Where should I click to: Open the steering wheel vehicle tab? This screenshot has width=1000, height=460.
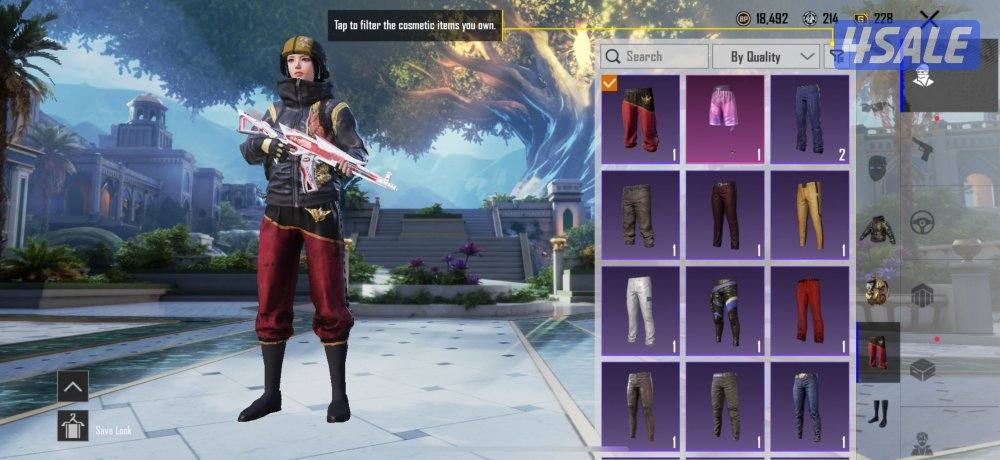click(922, 222)
